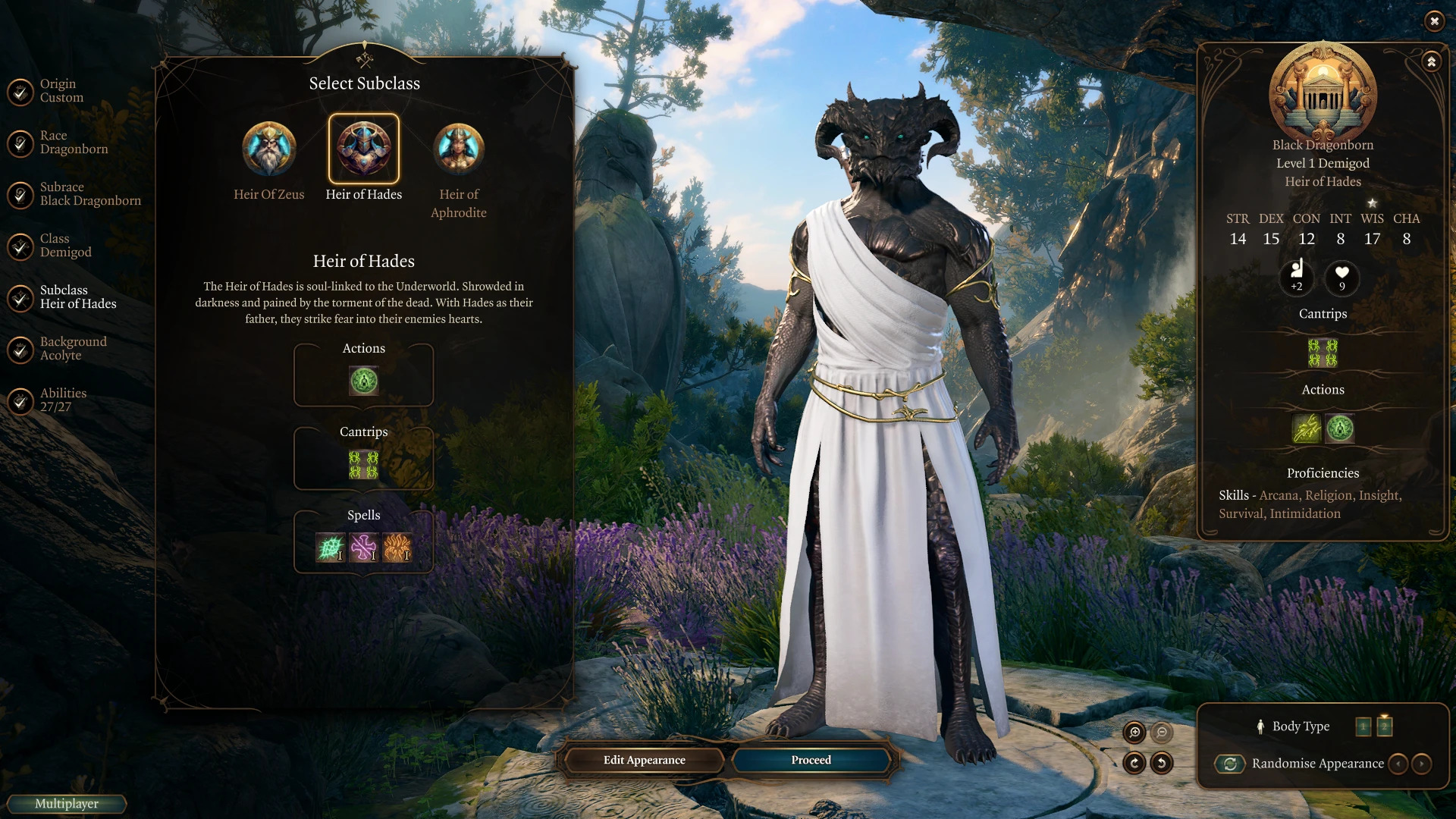1456x819 pixels.
Task: Zoom the camera out from the character
Action: pos(1162,732)
